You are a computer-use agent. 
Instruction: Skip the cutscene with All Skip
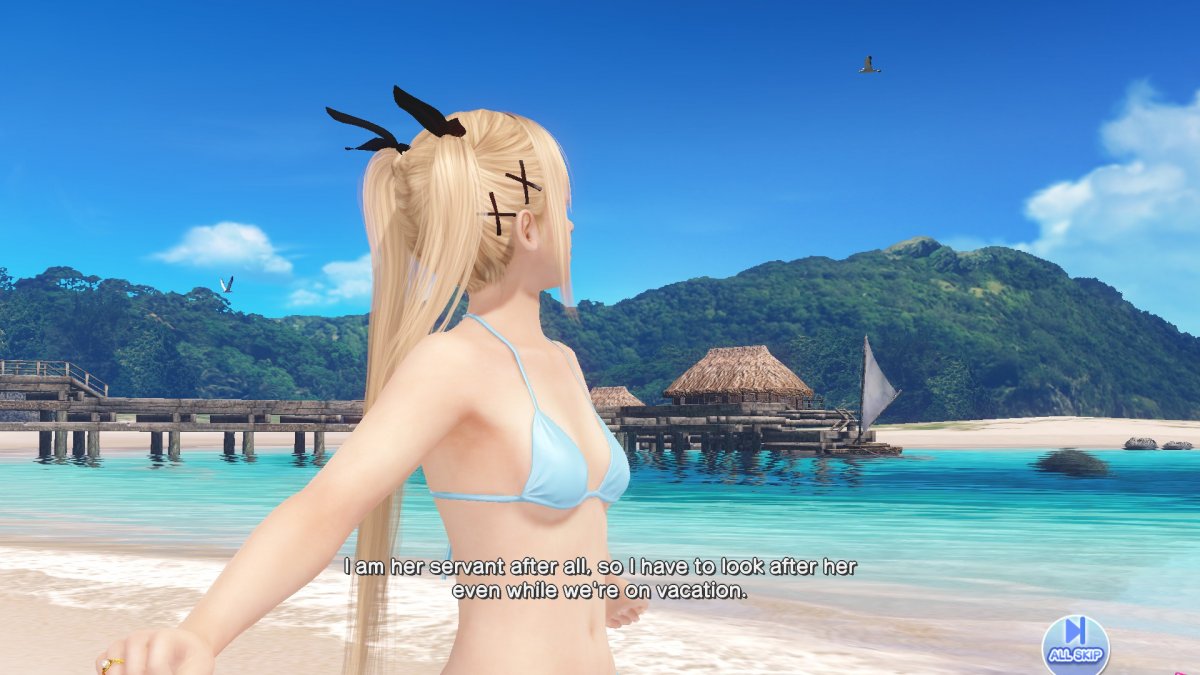[1075, 642]
